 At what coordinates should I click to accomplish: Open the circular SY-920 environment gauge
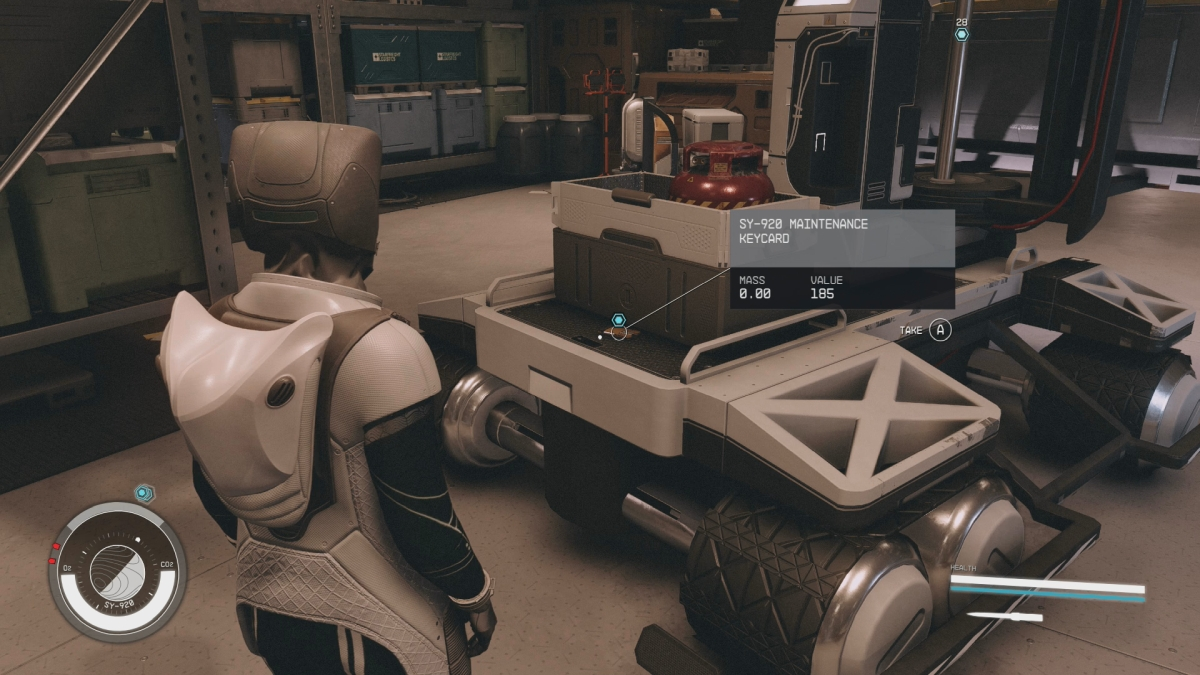[x=117, y=572]
